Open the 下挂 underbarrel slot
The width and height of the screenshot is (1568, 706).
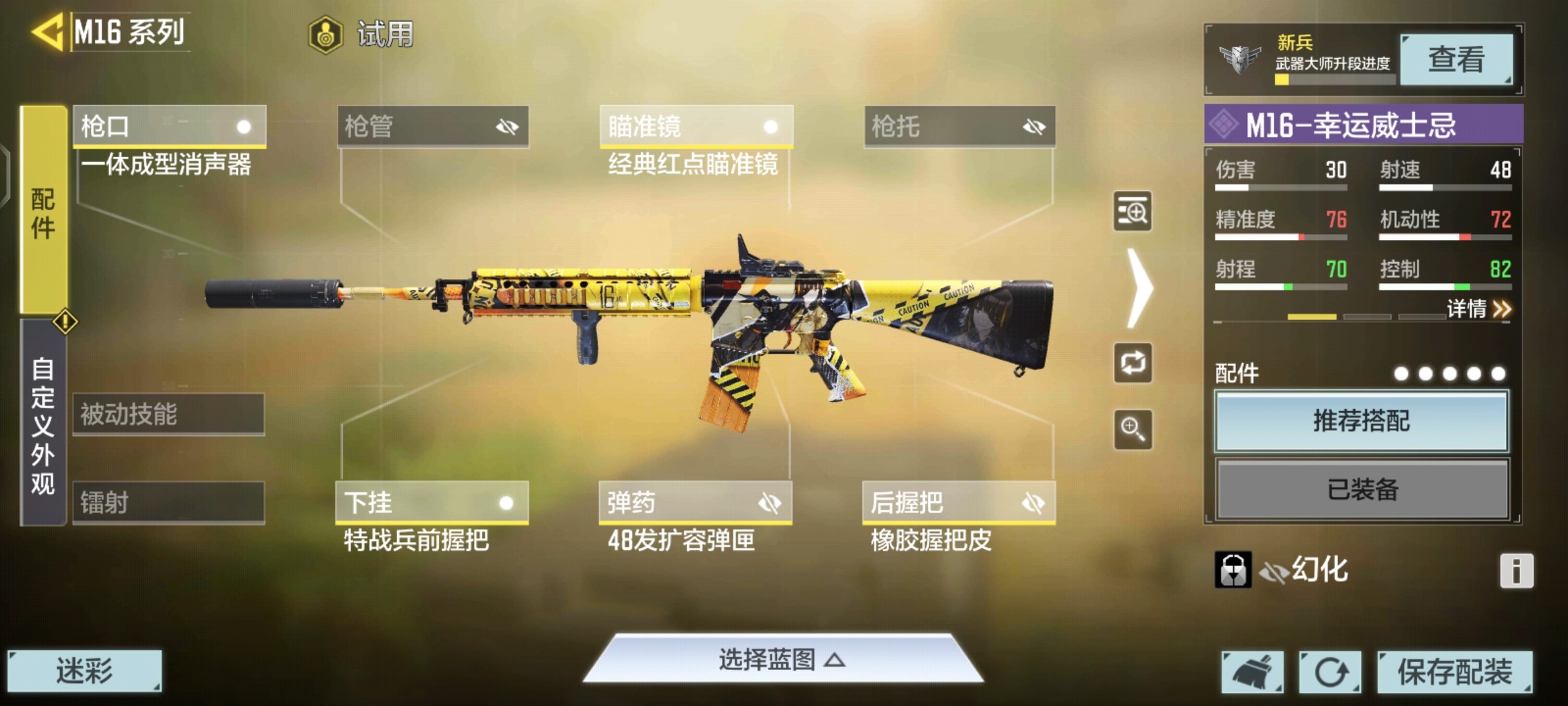[431, 503]
